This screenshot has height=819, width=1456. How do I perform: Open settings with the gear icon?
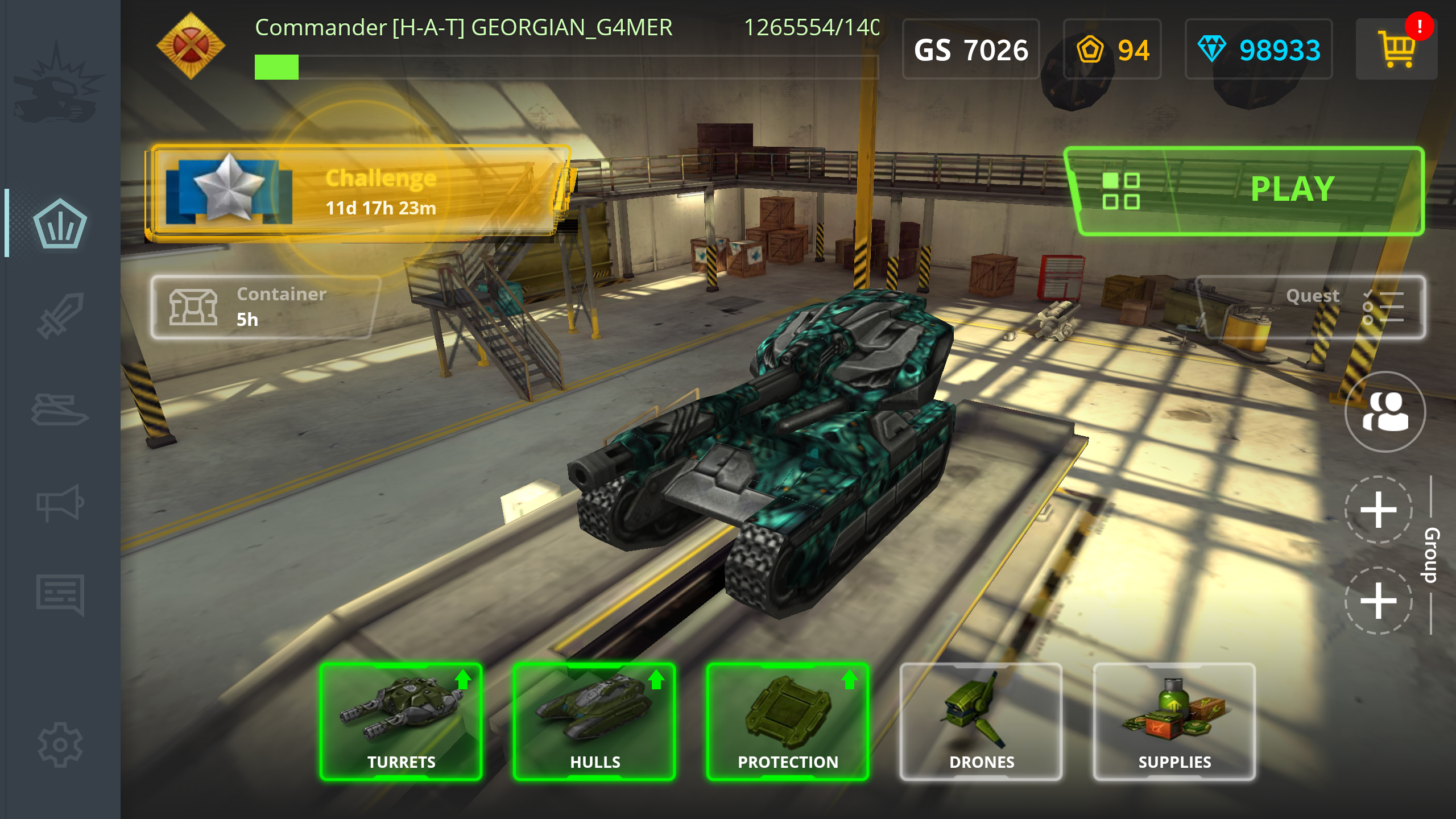pyautogui.click(x=60, y=744)
